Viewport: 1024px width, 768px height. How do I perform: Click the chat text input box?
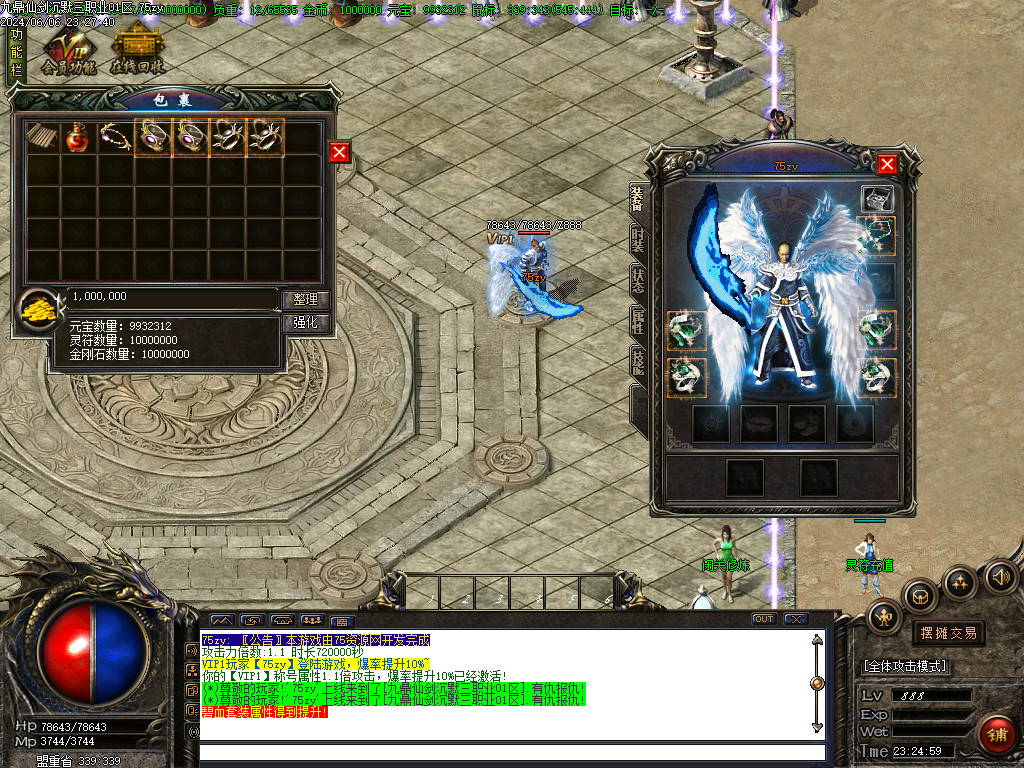[512, 752]
